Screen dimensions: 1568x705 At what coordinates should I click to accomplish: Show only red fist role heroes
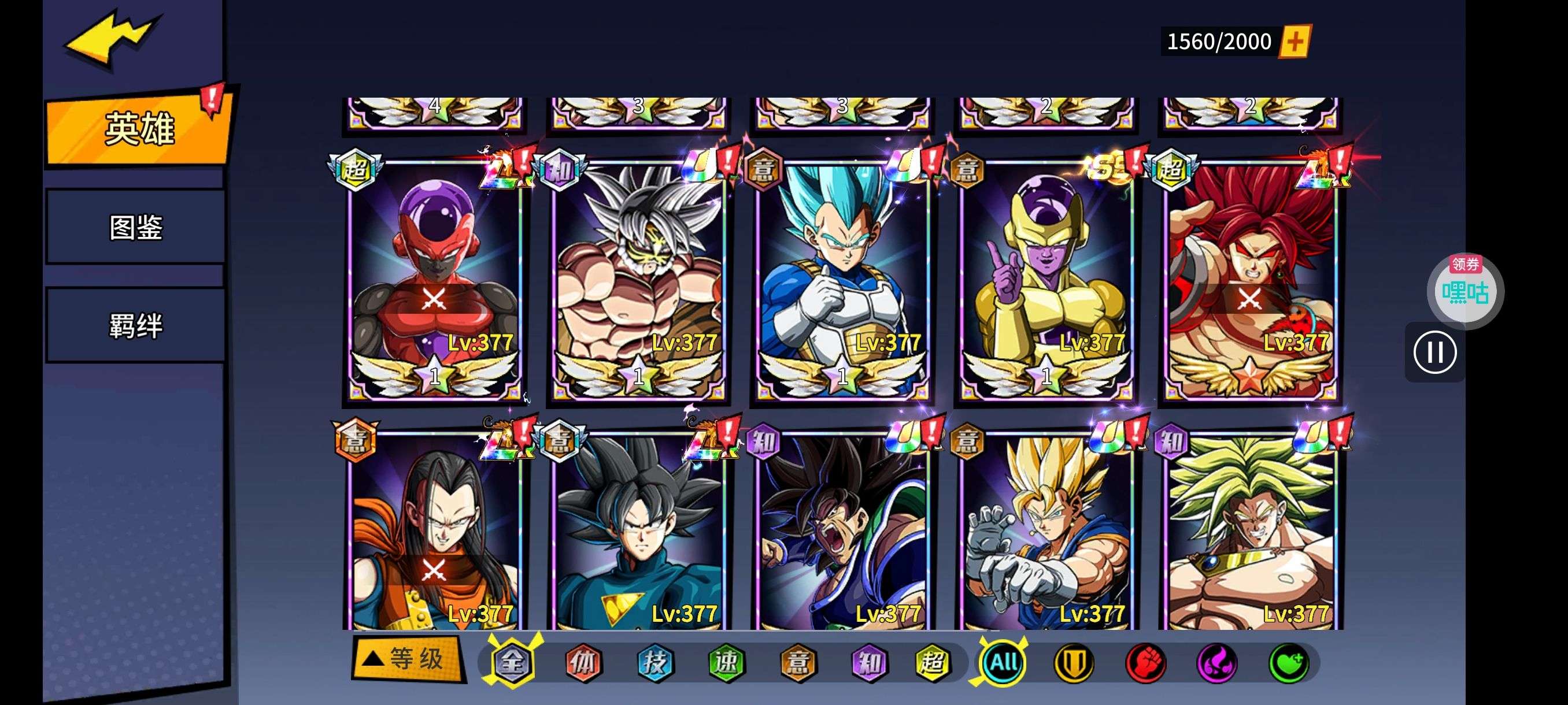coord(1145,662)
